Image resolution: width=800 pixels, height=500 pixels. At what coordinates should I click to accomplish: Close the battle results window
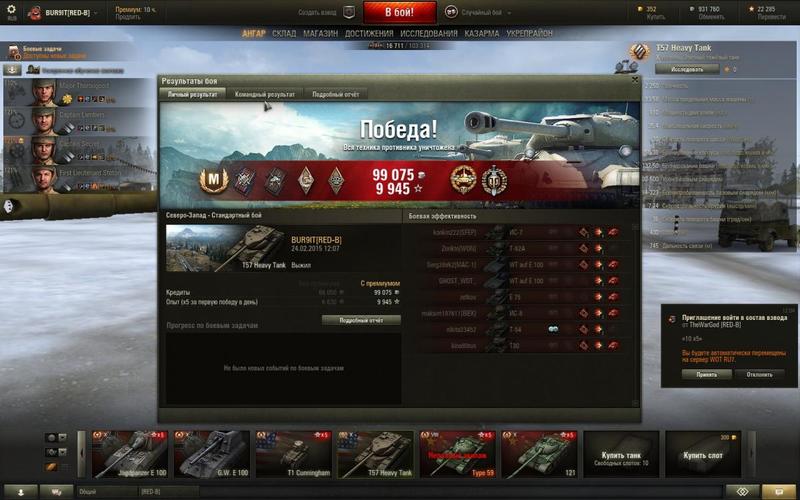(635, 78)
